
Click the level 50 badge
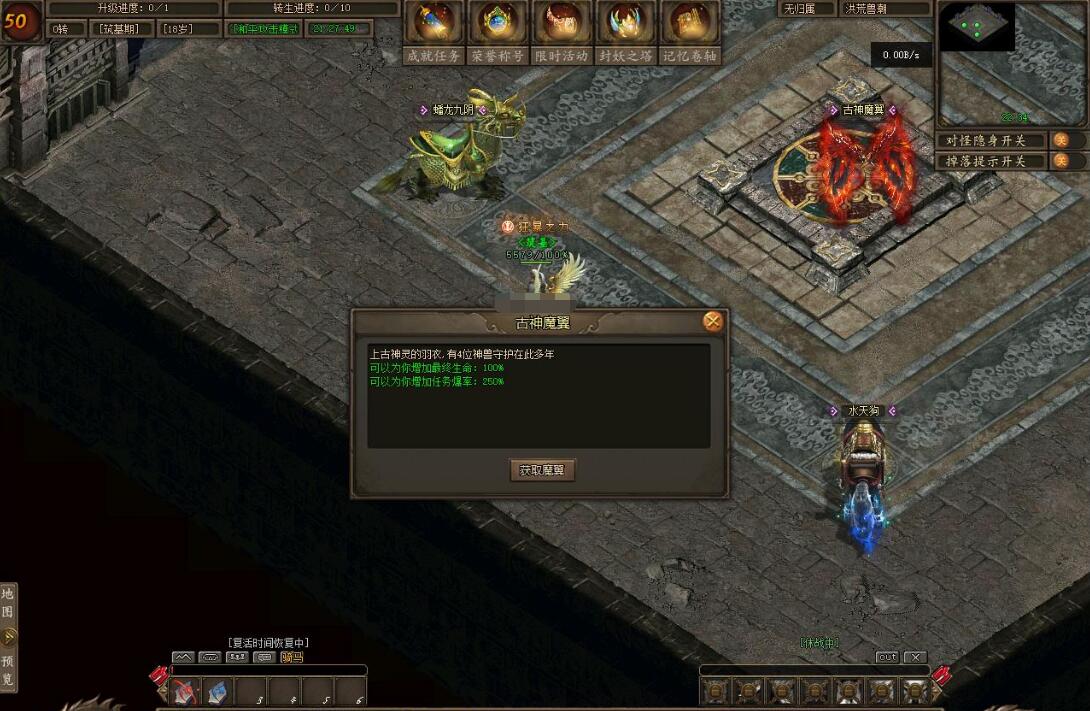[17, 21]
